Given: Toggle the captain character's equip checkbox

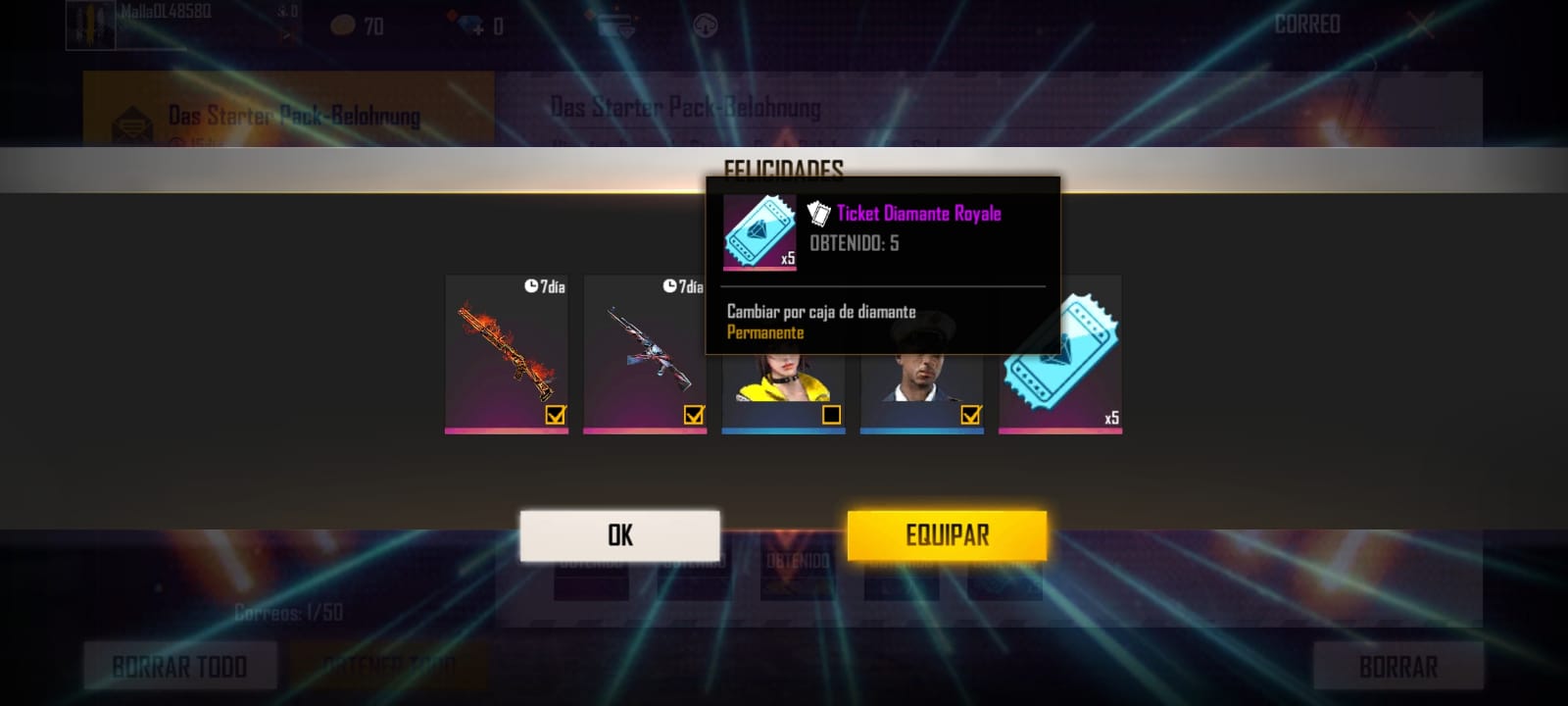Looking at the screenshot, I should [970, 415].
